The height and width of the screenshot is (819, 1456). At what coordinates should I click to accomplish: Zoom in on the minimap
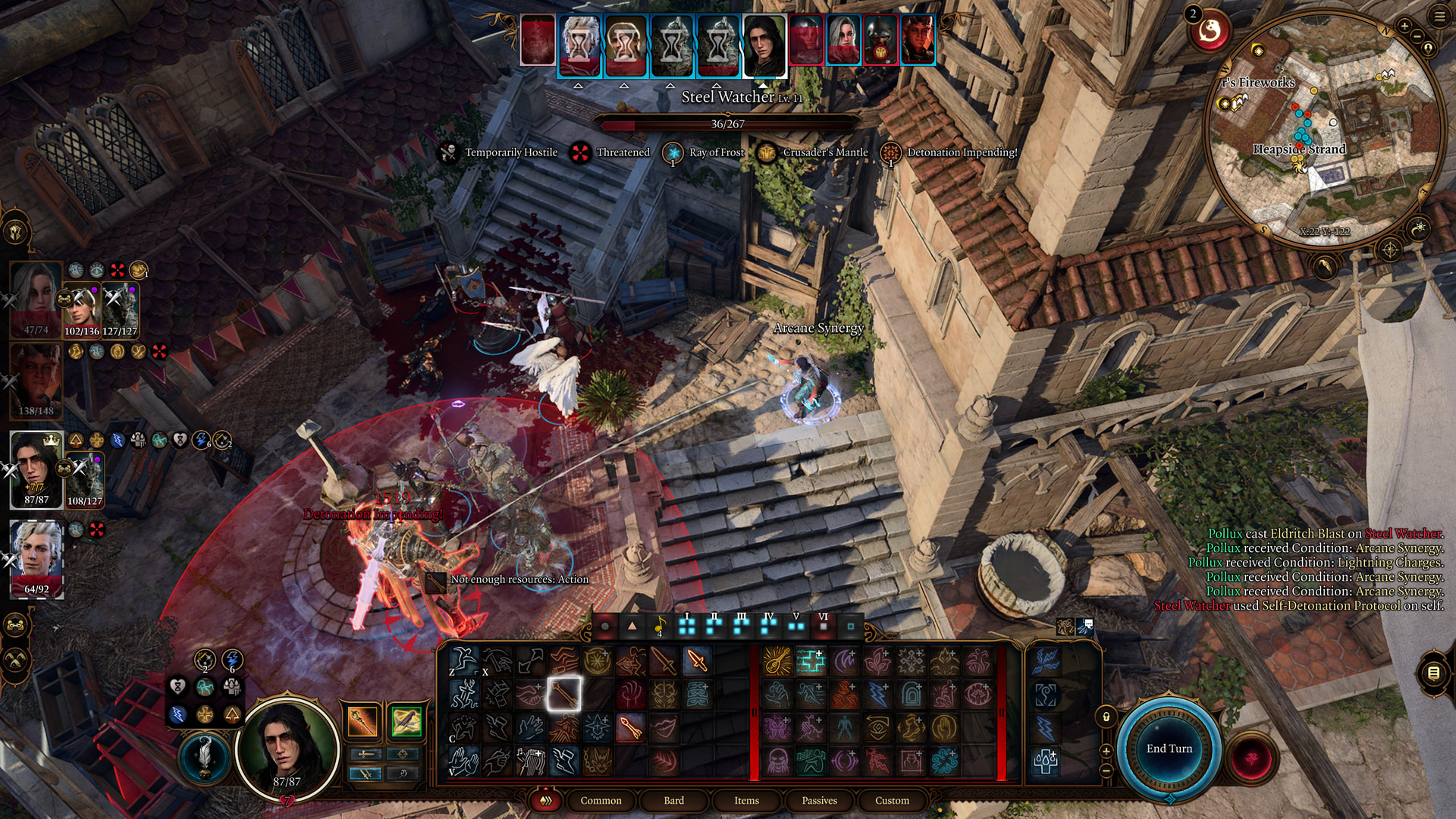coord(1404,26)
